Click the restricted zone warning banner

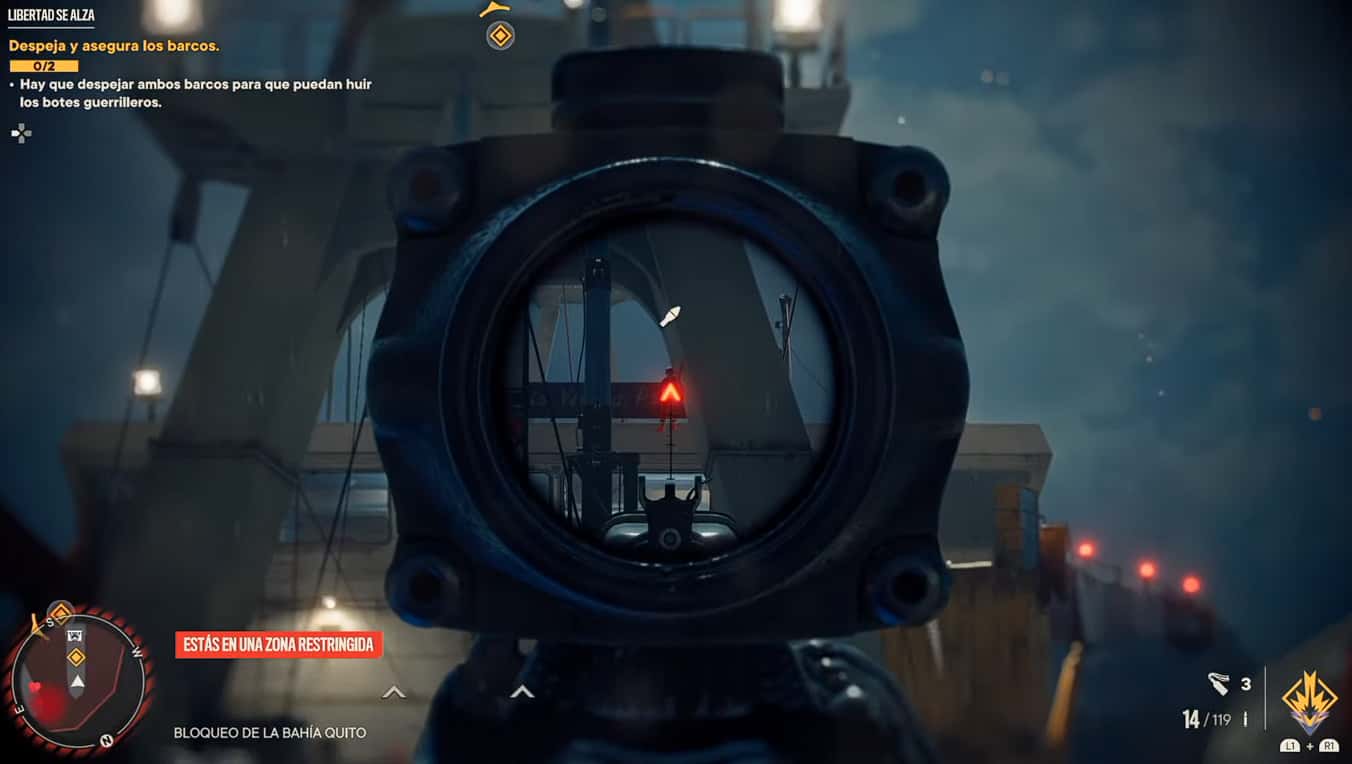pyautogui.click(x=279, y=645)
